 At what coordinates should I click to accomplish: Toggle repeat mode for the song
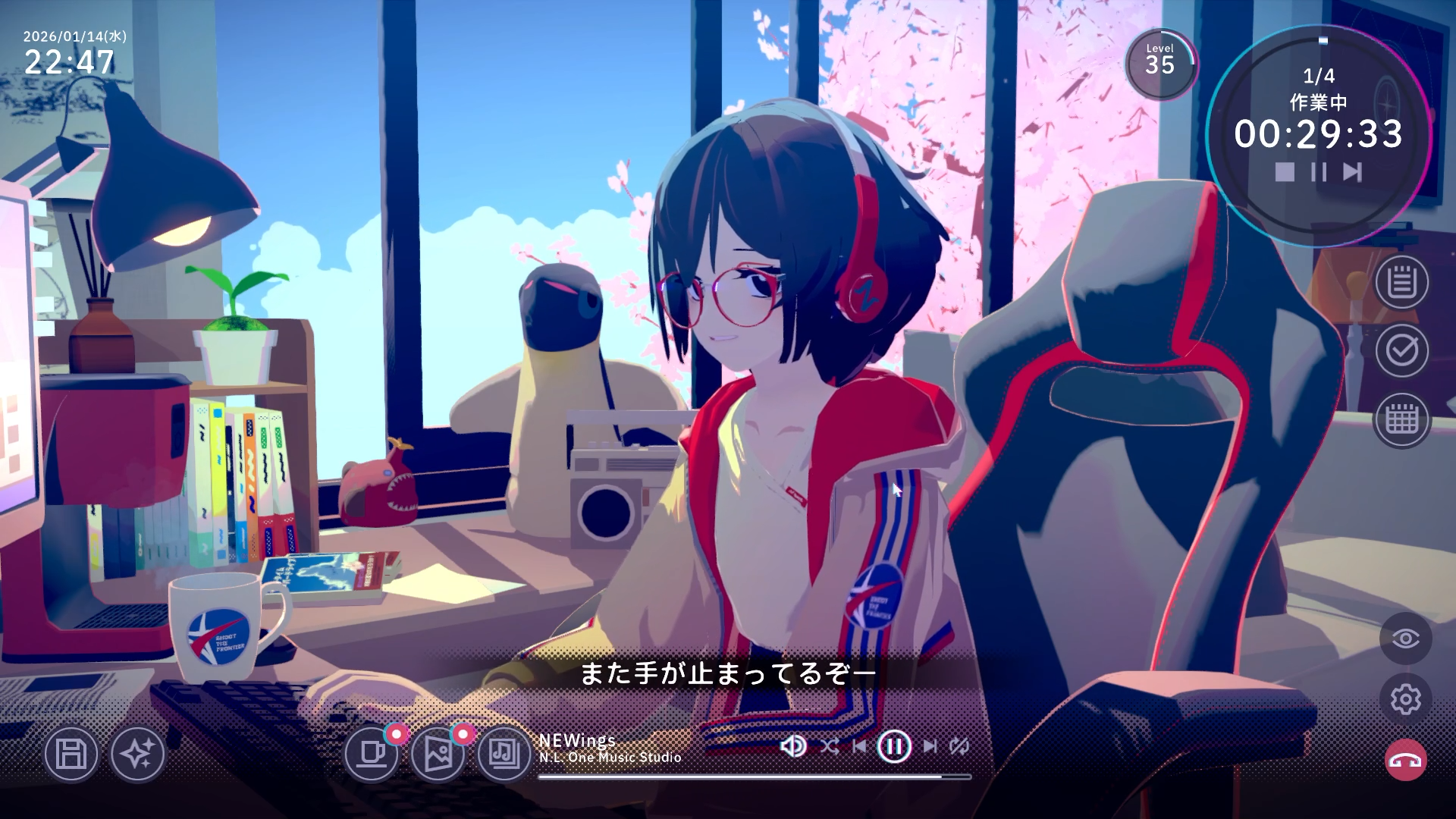pos(959,745)
